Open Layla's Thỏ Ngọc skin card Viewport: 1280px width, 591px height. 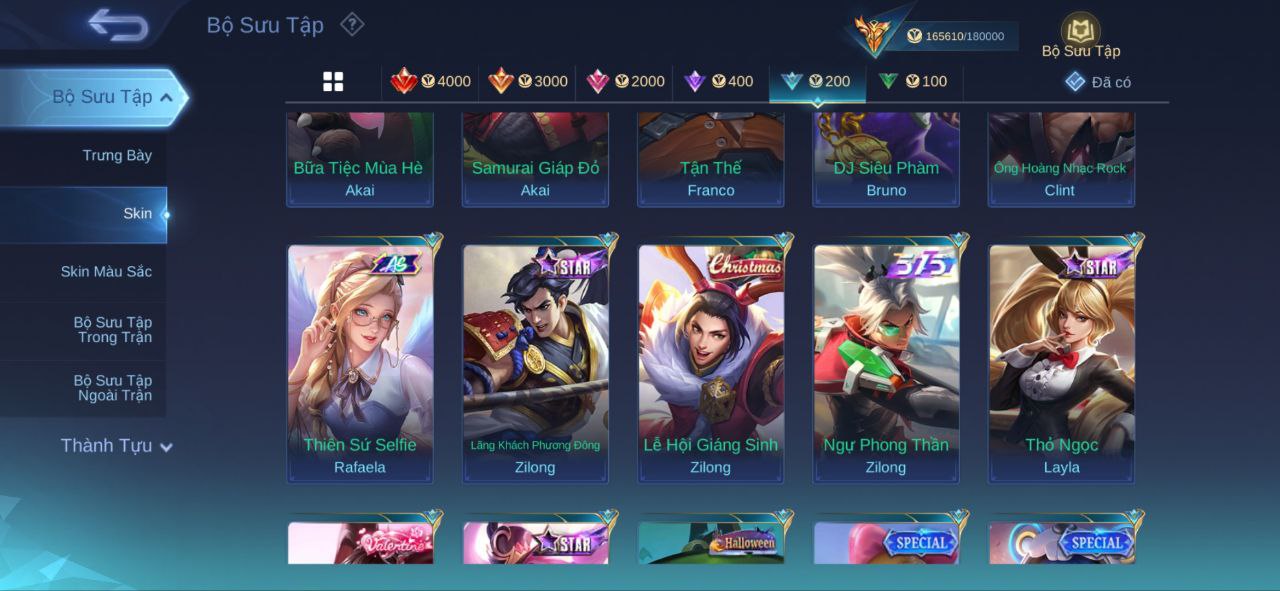[x=1062, y=362]
